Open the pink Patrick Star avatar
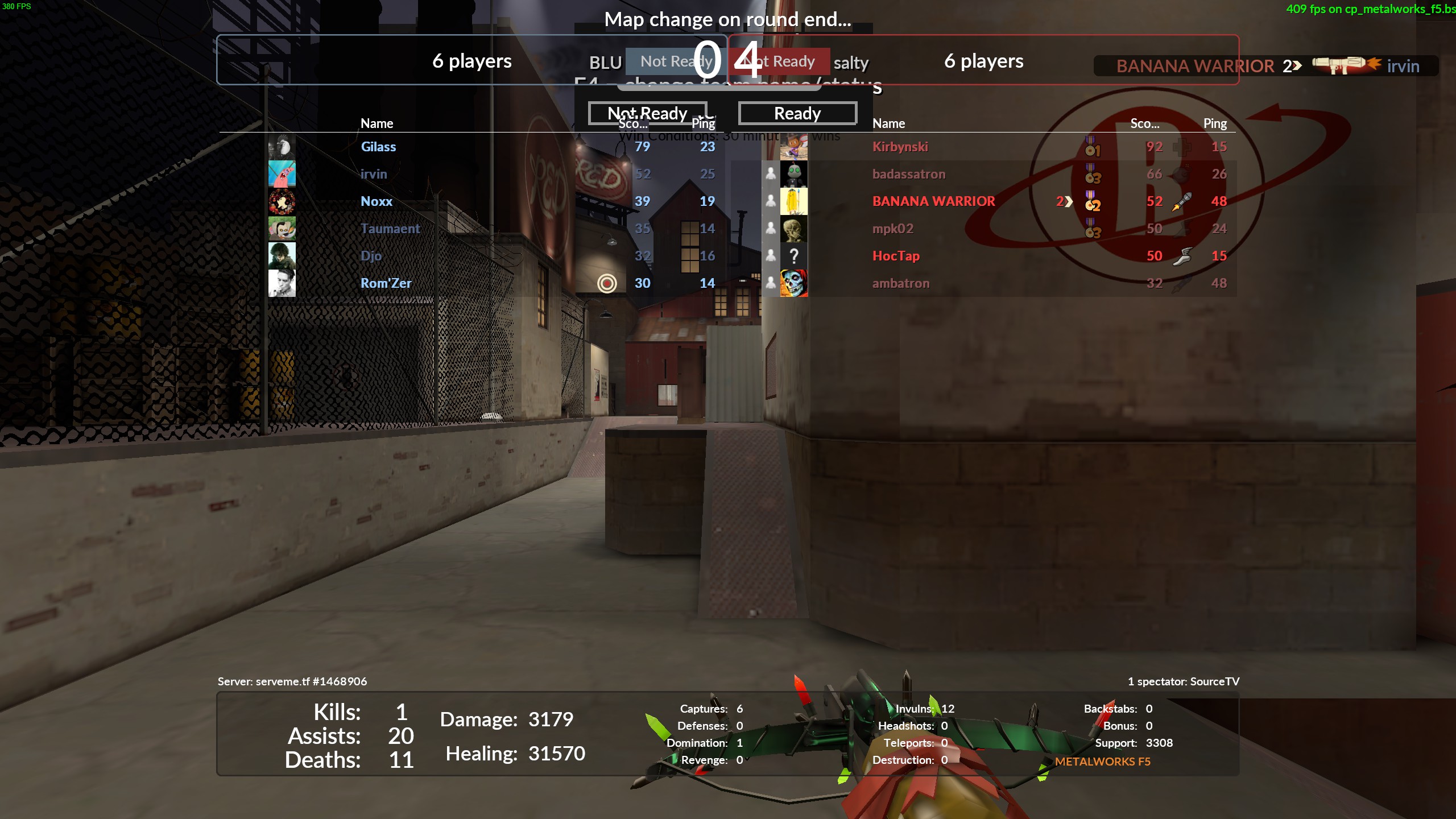1456x819 pixels. click(x=282, y=174)
